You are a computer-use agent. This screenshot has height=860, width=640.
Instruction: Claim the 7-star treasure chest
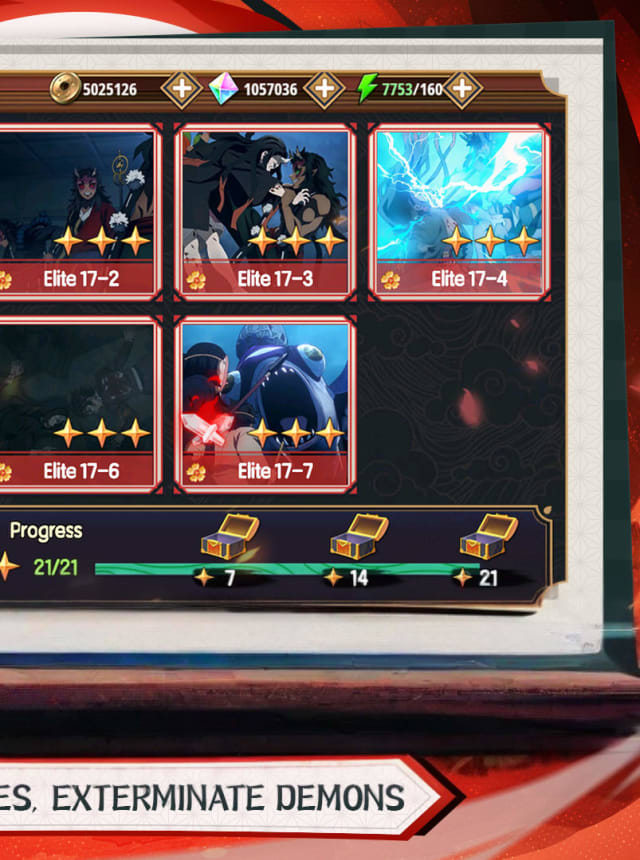(229, 537)
